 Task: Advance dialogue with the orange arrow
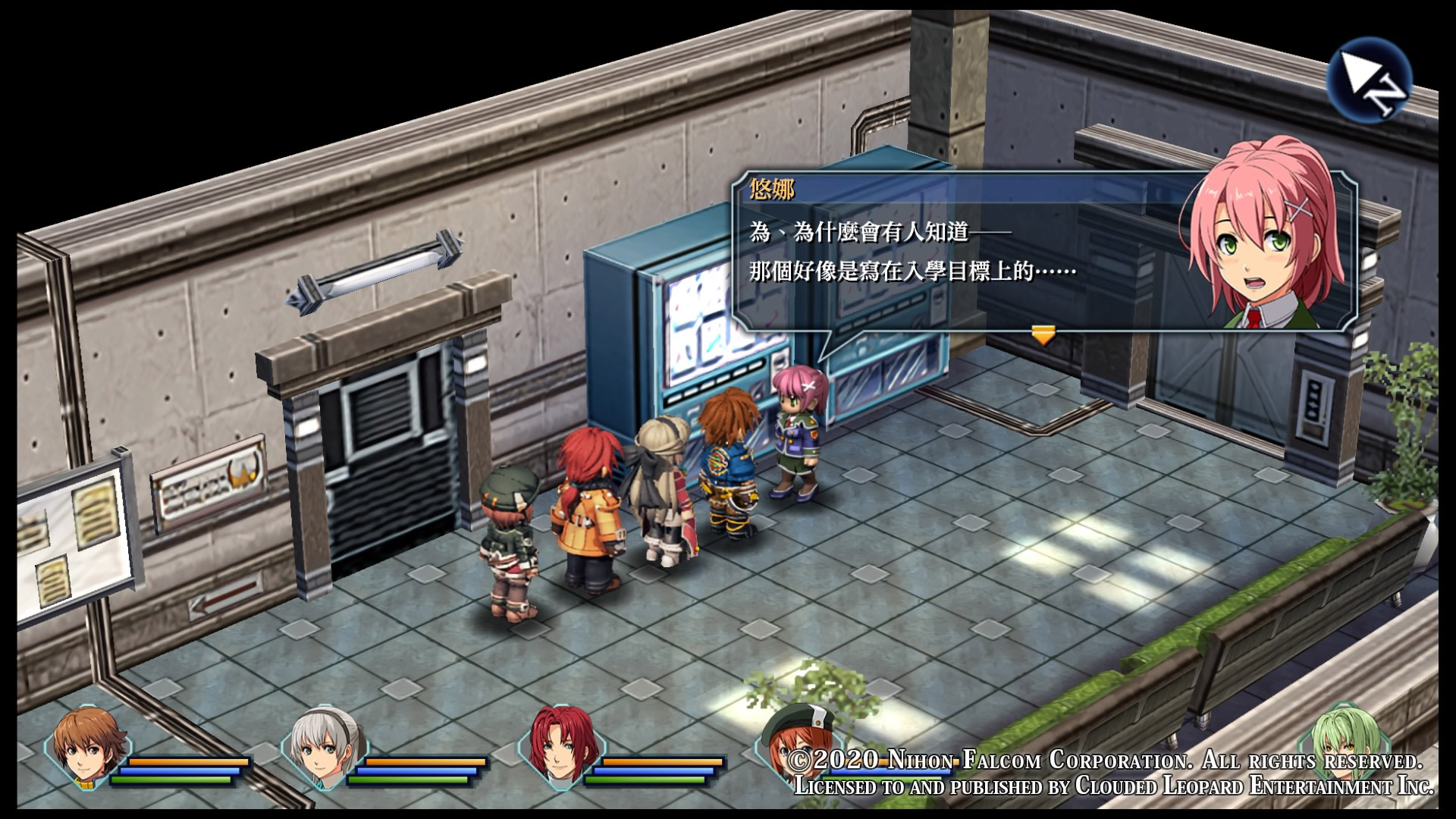pyautogui.click(x=1043, y=334)
